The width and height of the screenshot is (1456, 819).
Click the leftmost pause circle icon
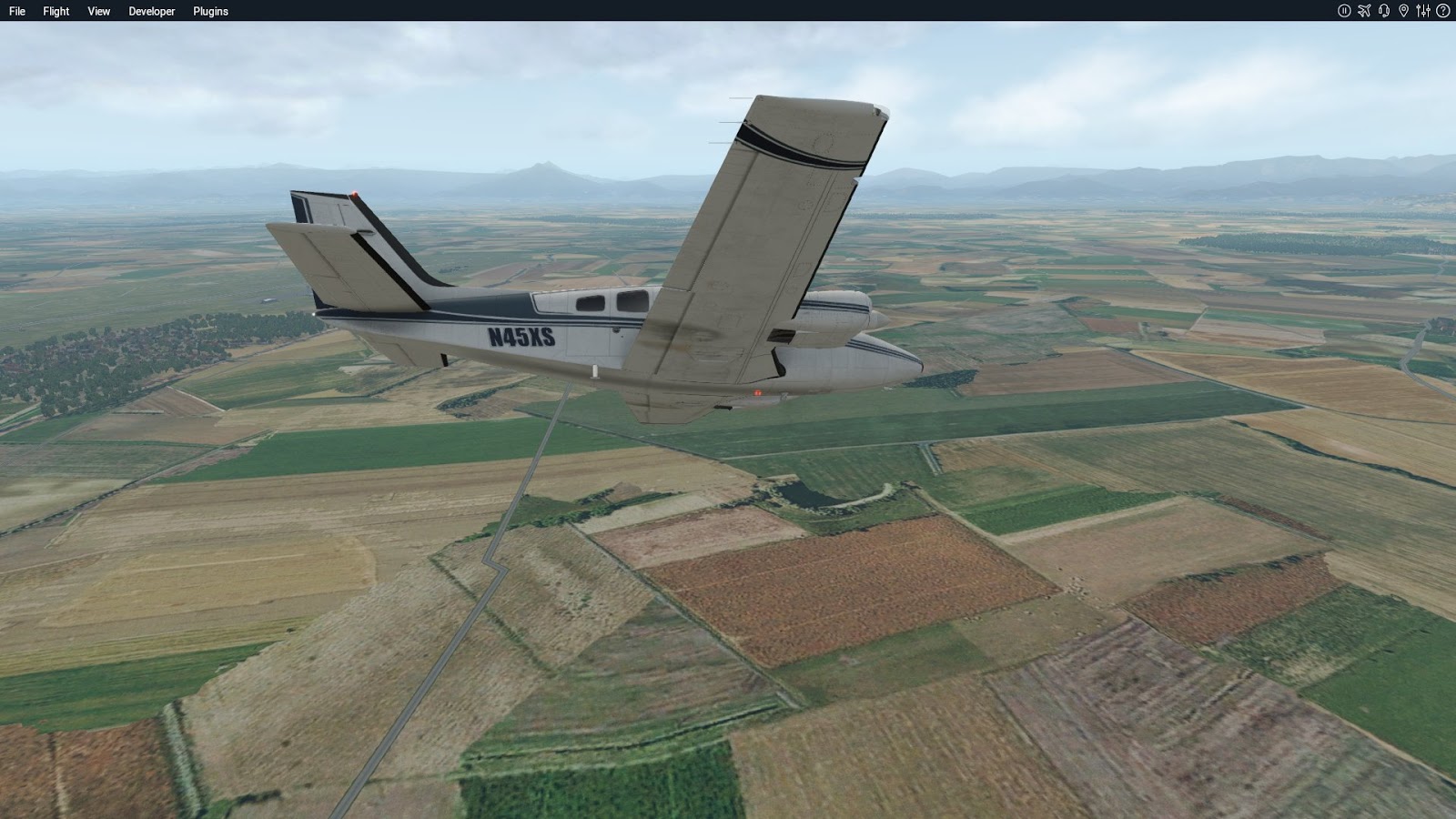click(x=1345, y=10)
